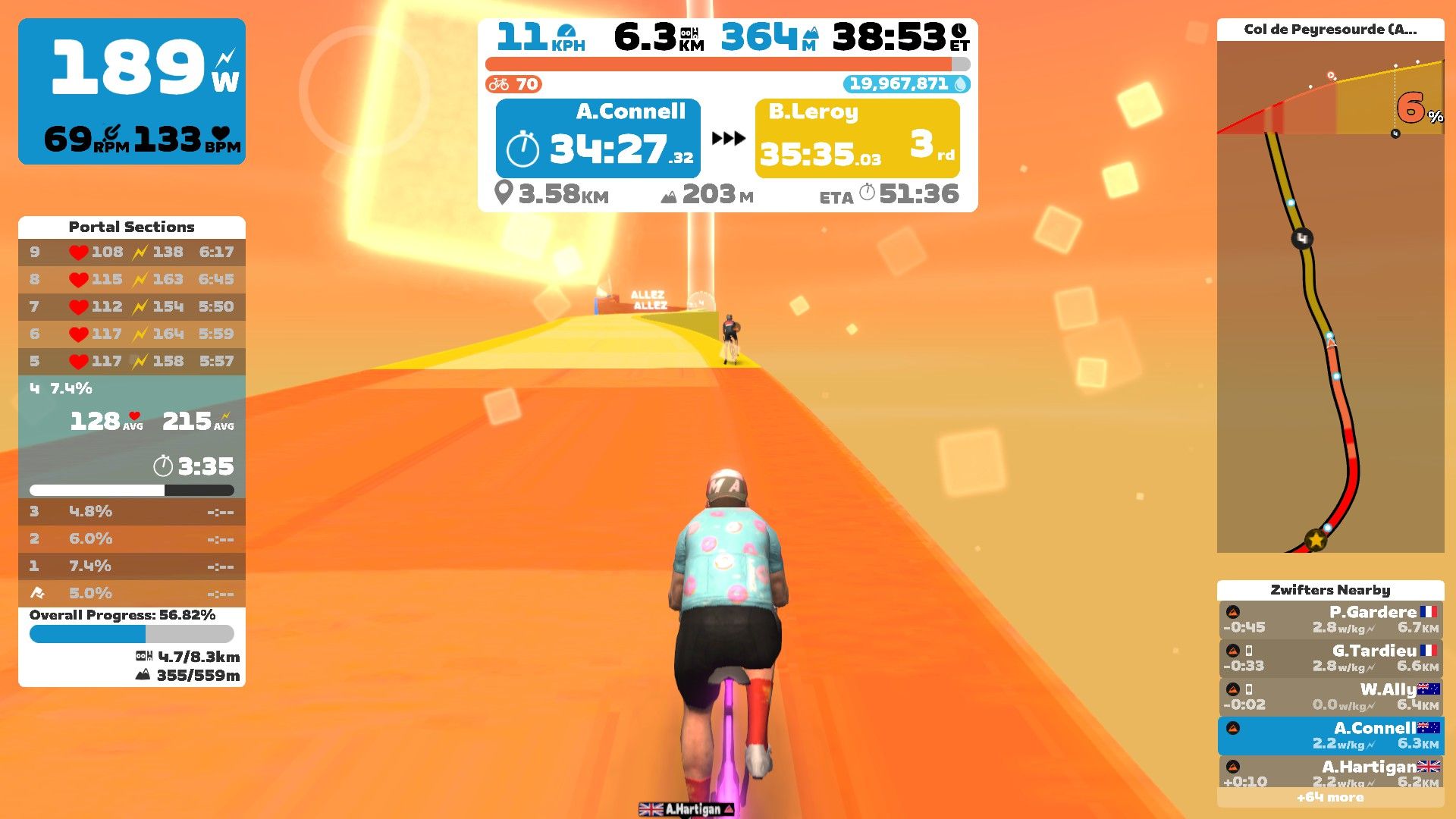Click the lightning power icon in Portal Sections row 8
The height and width of the screenshot is (819, 1456).
point(139,279)
